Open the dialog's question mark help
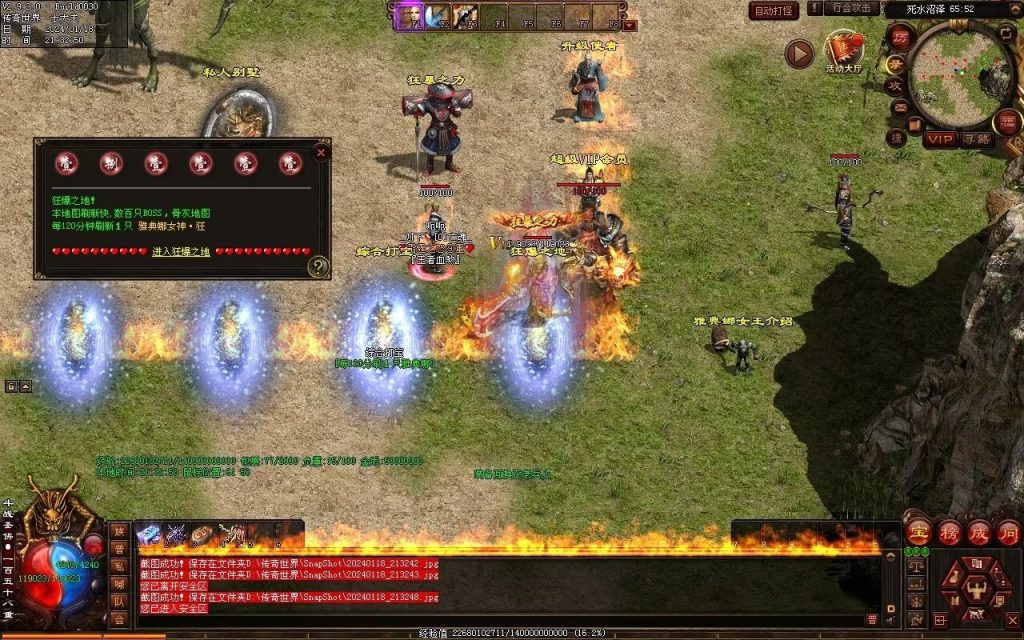Screen dimensions: 1024x640 pyautogui.click(x=318, y=266)
